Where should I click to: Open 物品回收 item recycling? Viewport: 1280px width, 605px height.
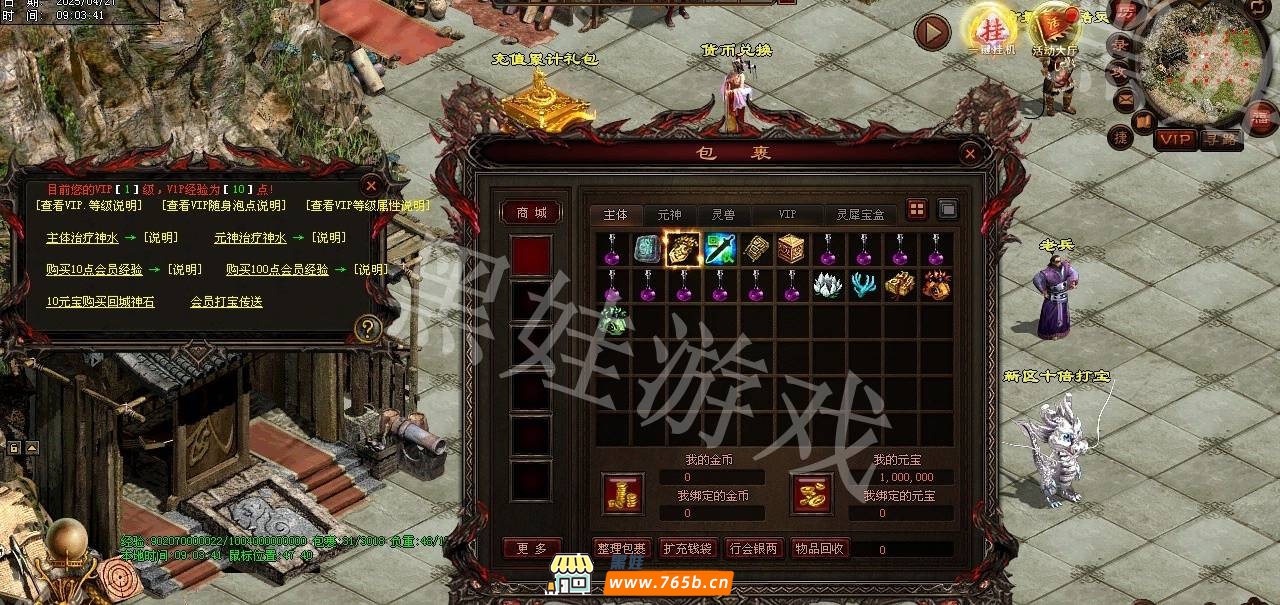pos(819,548)
